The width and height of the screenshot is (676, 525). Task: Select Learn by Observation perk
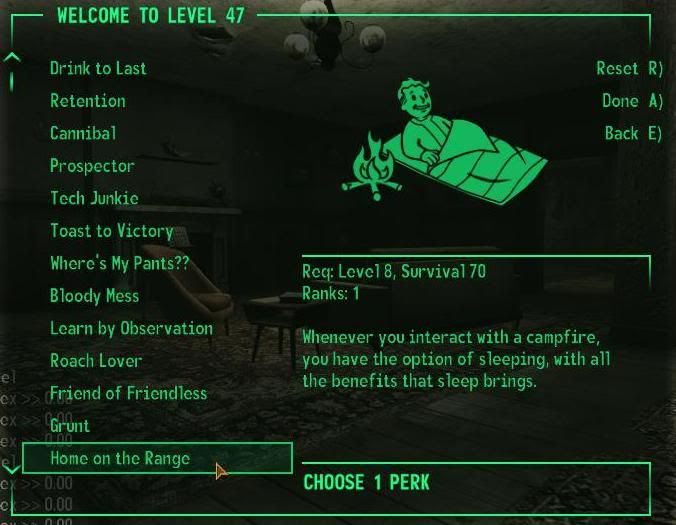coord(131,328)
